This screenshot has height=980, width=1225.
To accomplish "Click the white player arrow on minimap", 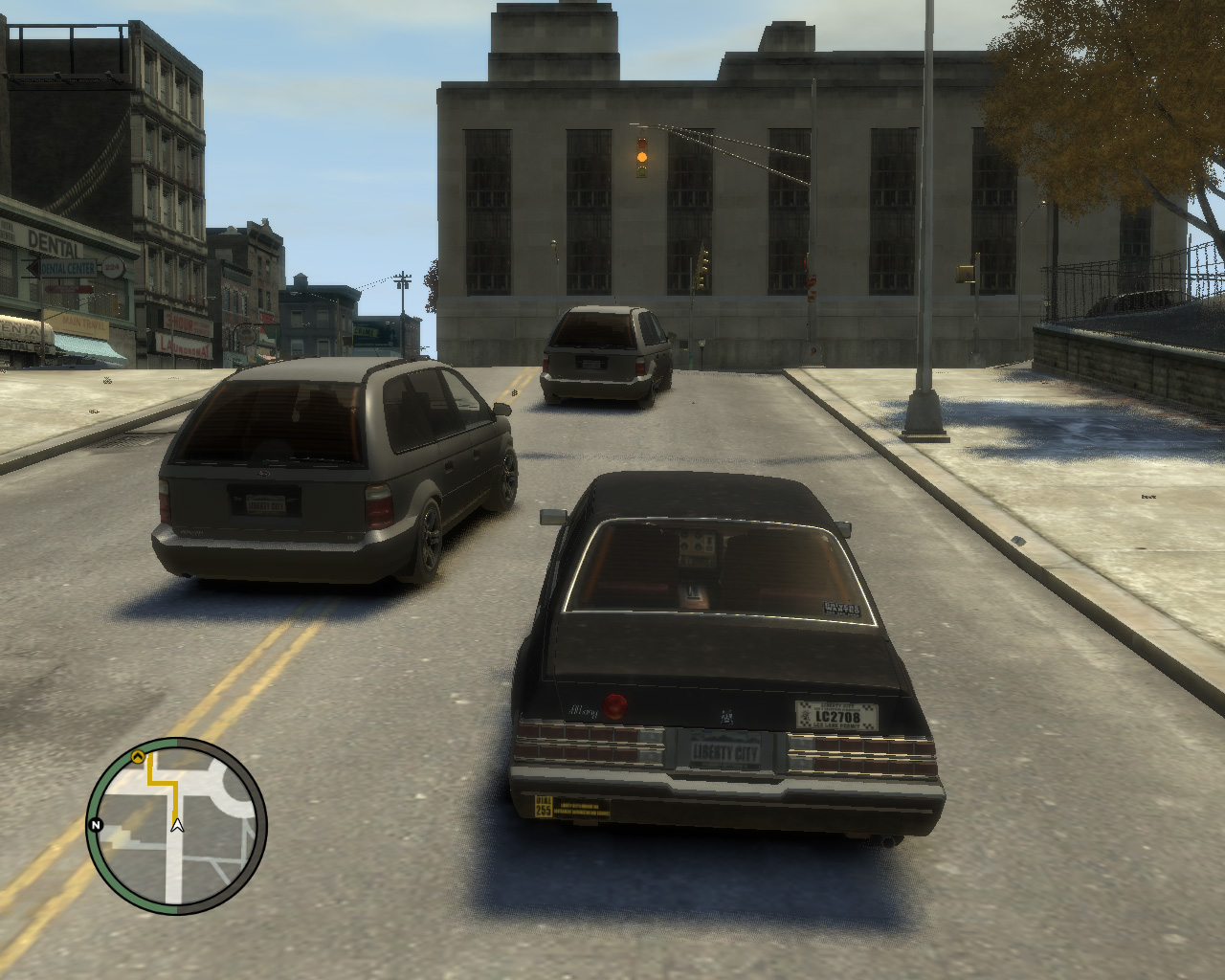I will pos(177,824).
